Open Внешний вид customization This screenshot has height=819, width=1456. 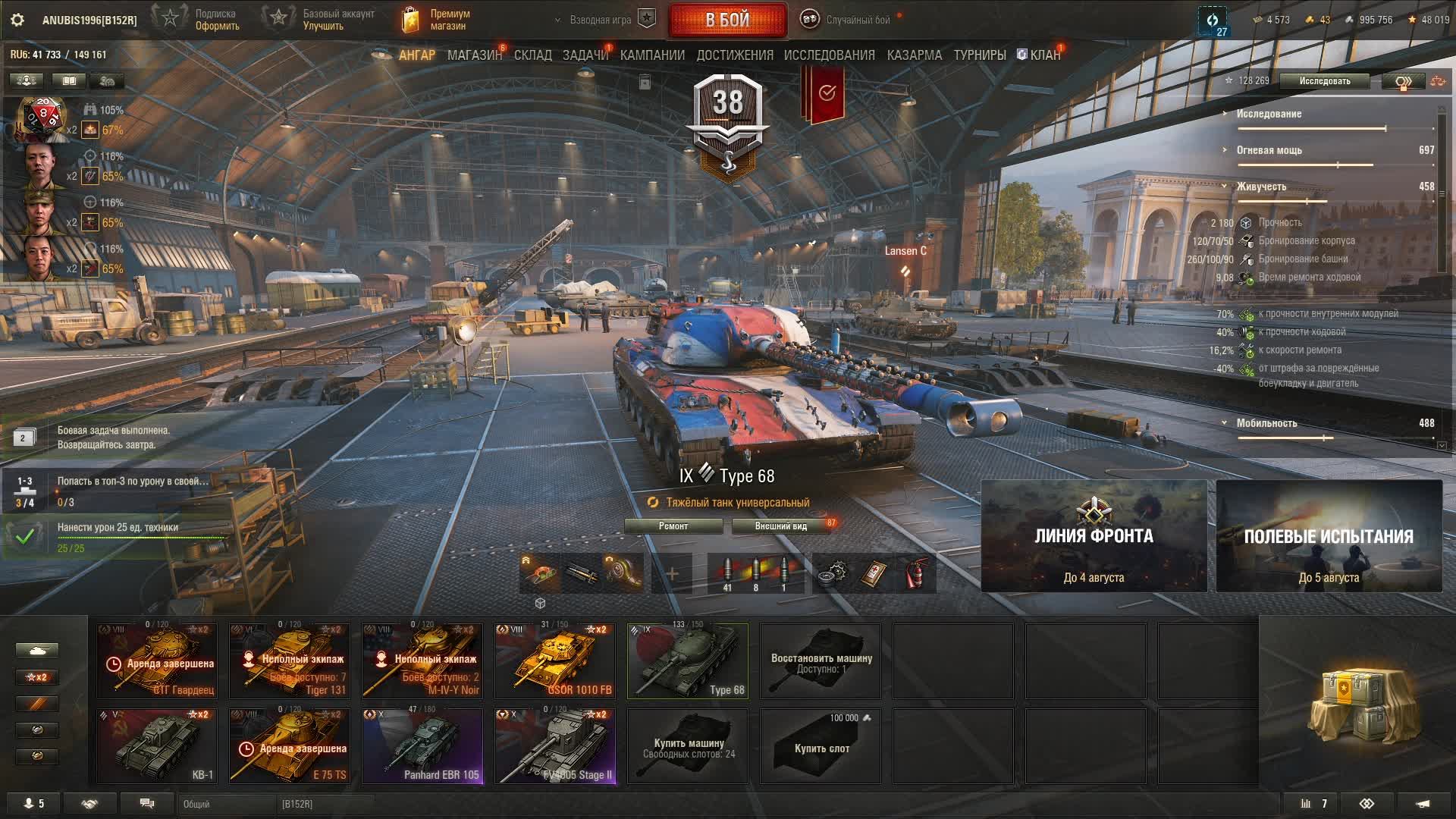pos(780,526)
